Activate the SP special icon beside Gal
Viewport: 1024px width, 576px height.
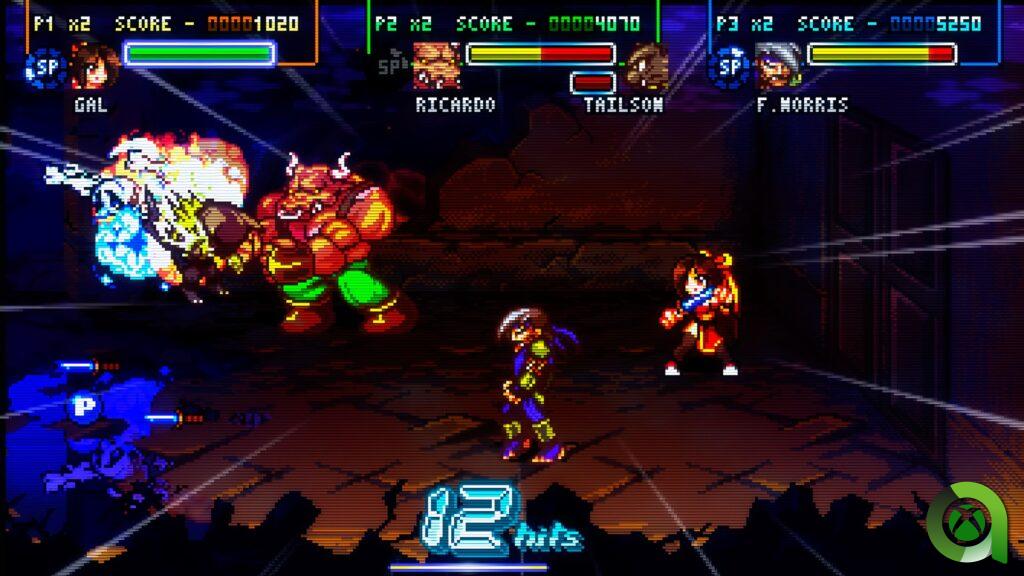(45, 68)
